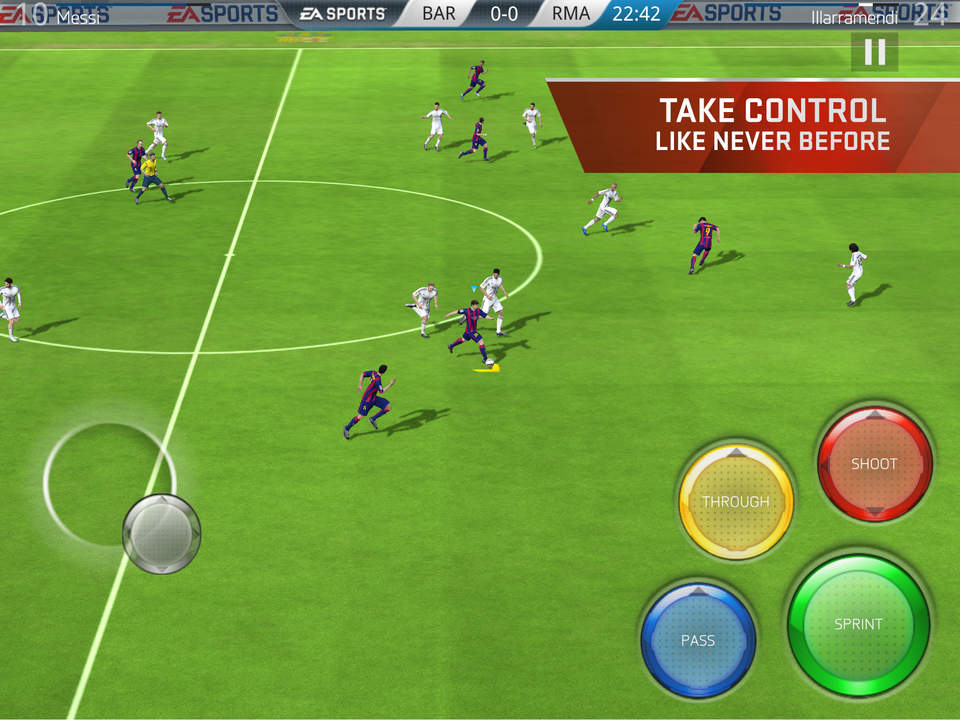This screenshot has width=960, height=720.
Task: Touch the virtual joystick knob
Action: point(161,533)
